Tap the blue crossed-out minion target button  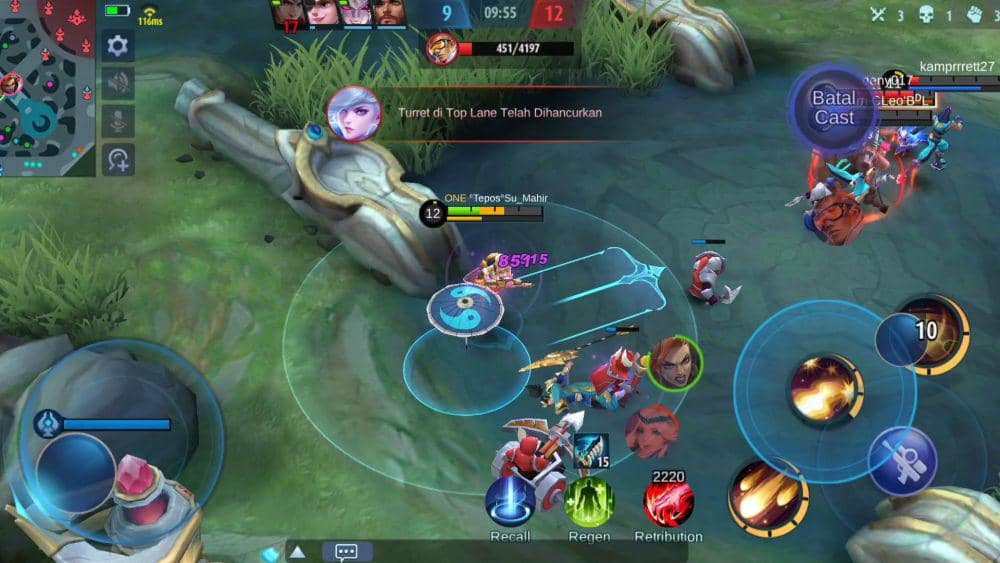[x=902, y=461]
